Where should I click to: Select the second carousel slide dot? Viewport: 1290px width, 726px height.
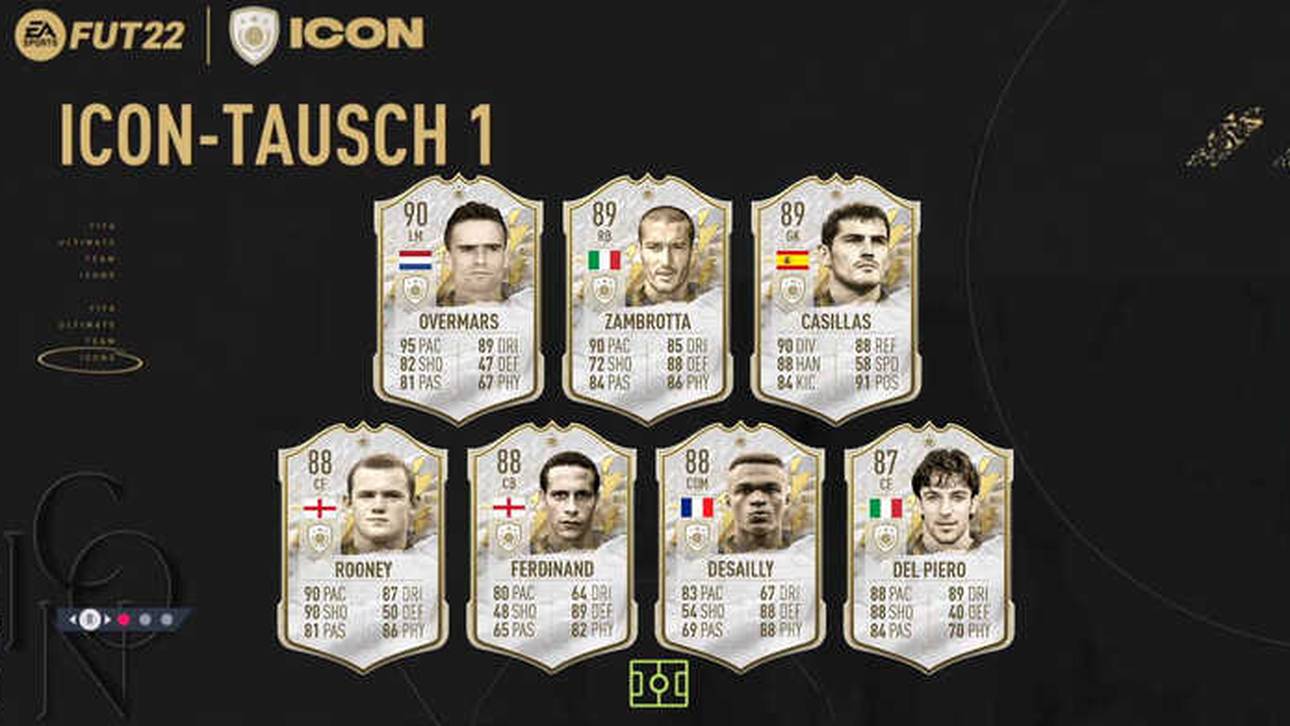tap(145, 619)
